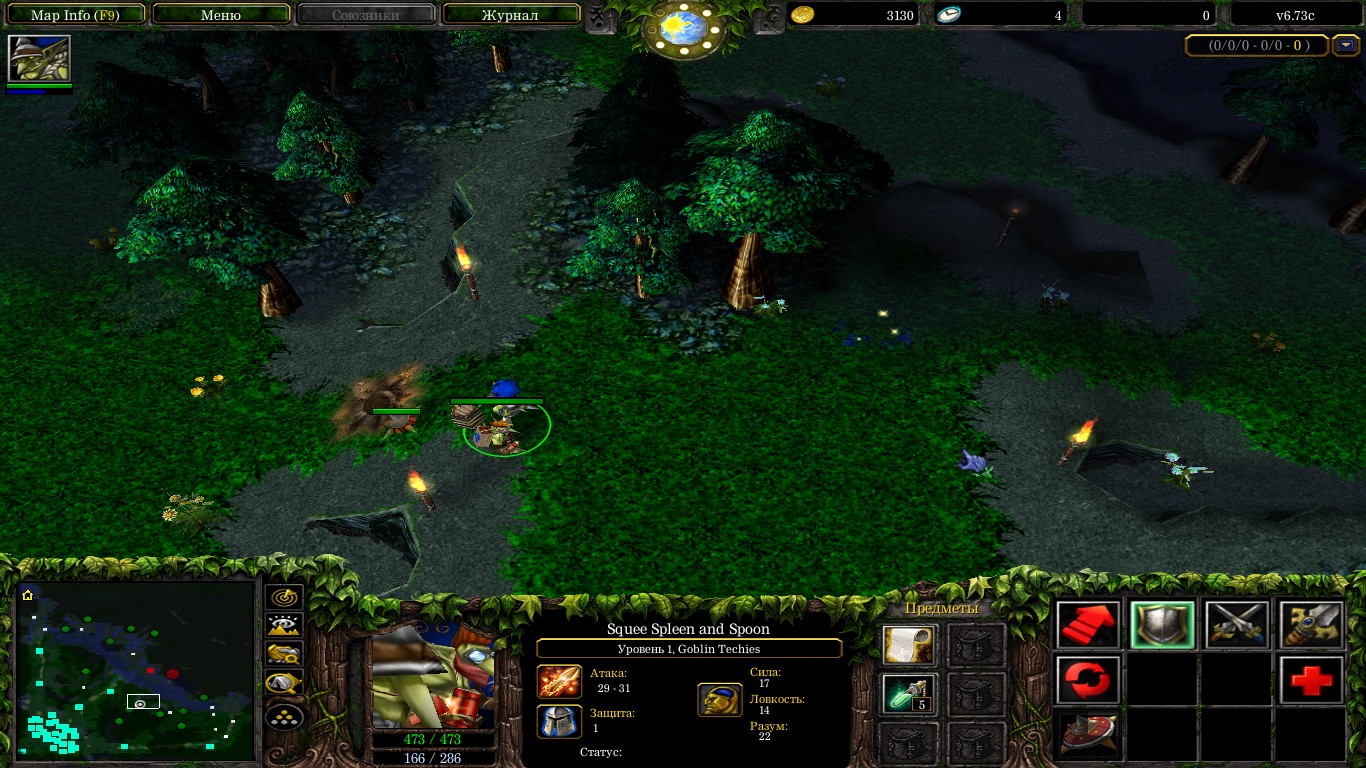Select the red circular arrows patrol command

pos(1088,681)
